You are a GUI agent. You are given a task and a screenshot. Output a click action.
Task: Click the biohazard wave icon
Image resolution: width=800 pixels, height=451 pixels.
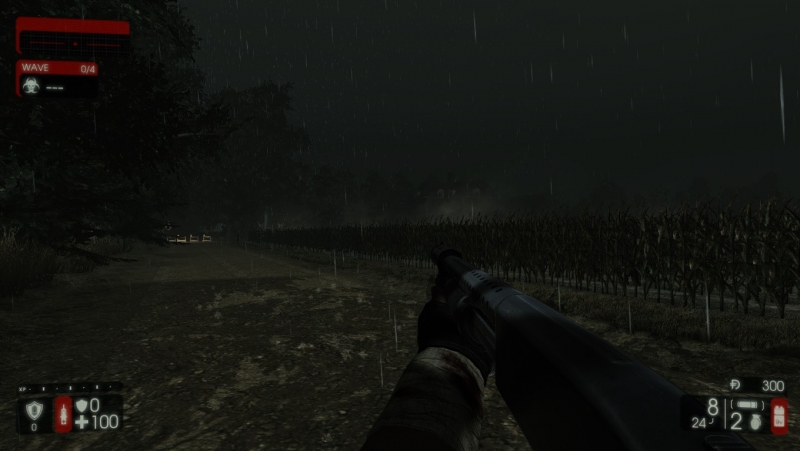pyautogui.click(x=29, y=86)
